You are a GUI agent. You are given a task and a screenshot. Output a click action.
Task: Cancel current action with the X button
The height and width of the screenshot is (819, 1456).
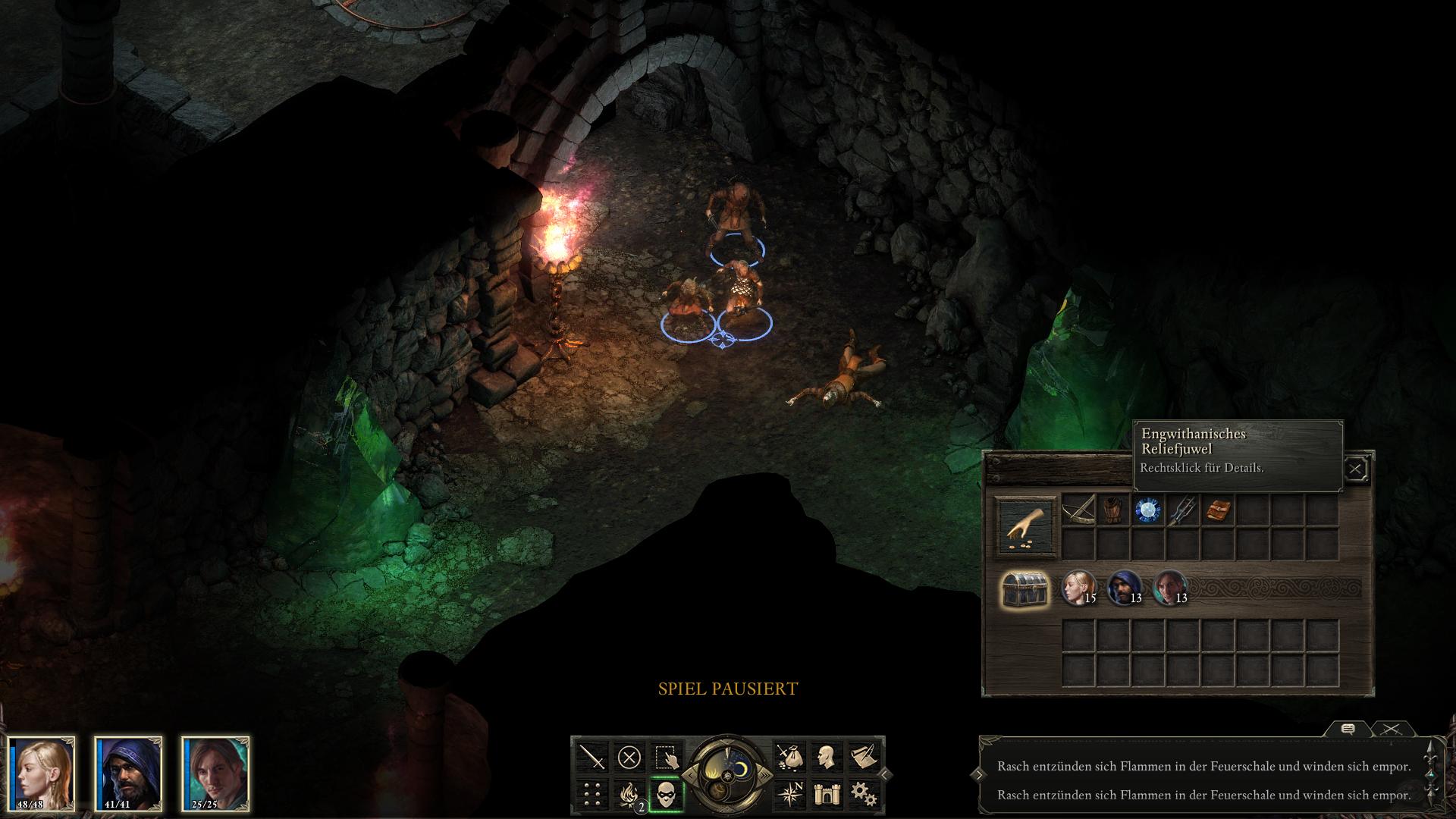click(x=629, y=757)
